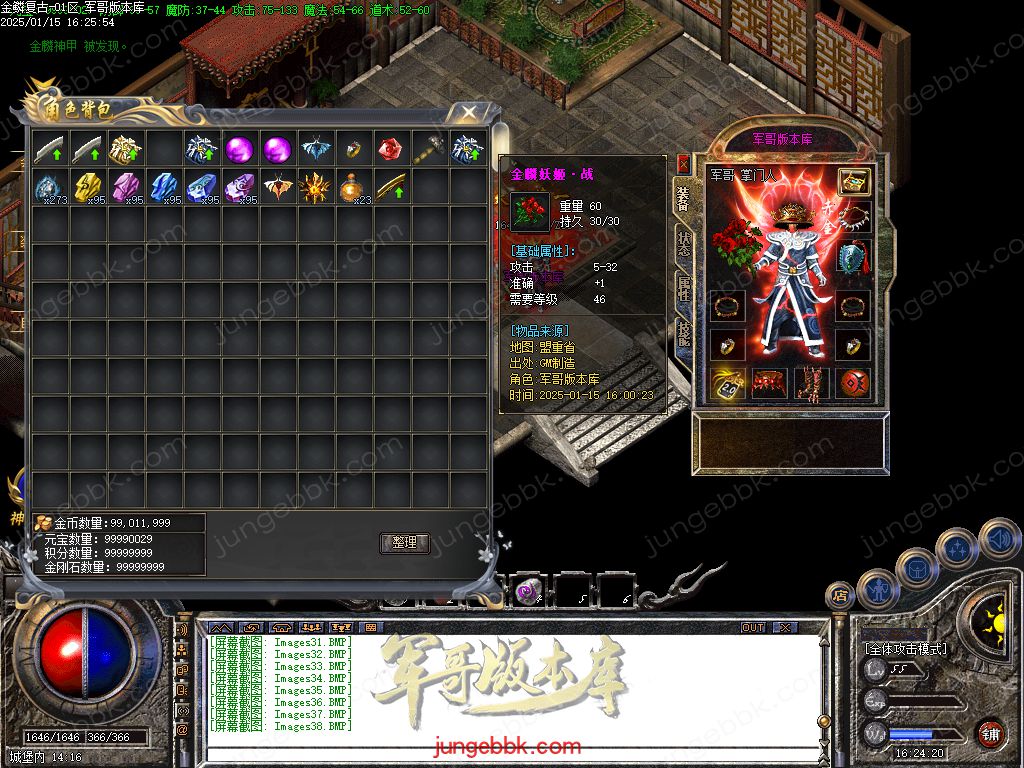
Task: Switch to the 装备 equipment tab
Action: 683,196
